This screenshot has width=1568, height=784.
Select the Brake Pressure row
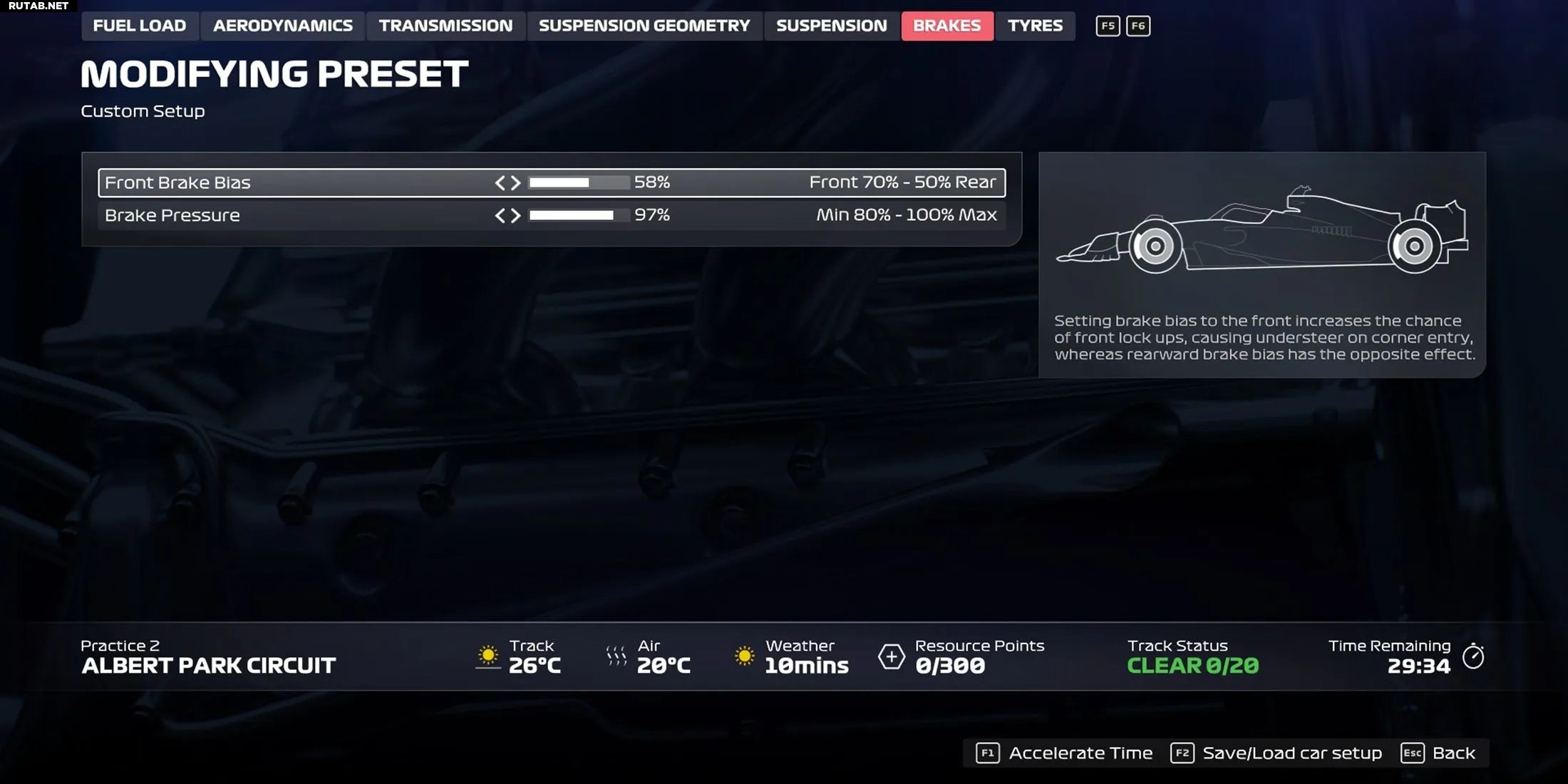pyautogui.click(x=285, y=215)
